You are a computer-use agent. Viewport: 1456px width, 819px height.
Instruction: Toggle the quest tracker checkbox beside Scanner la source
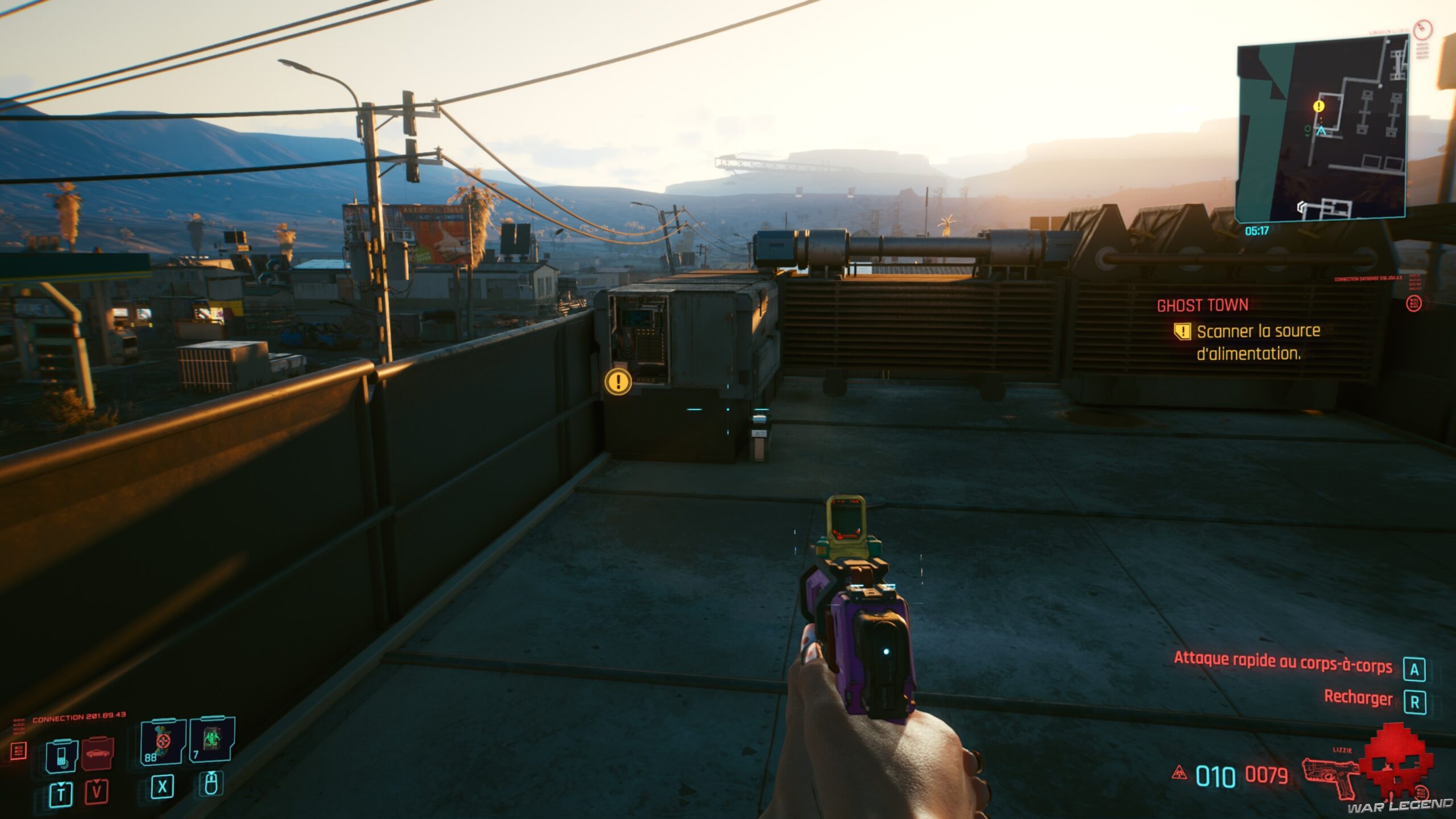coord(1183,332)
